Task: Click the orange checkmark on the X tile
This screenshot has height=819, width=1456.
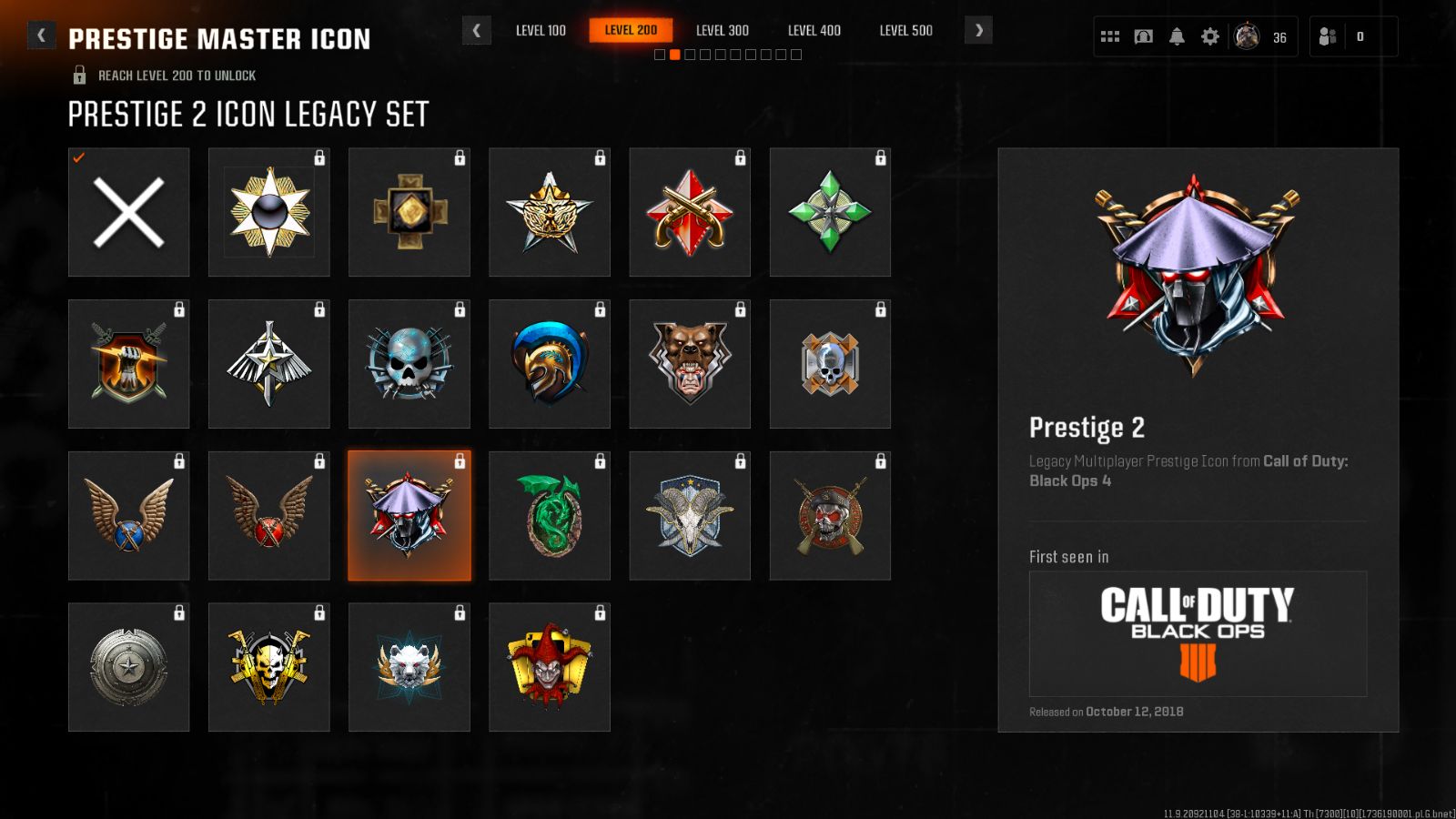Action: 78,158
